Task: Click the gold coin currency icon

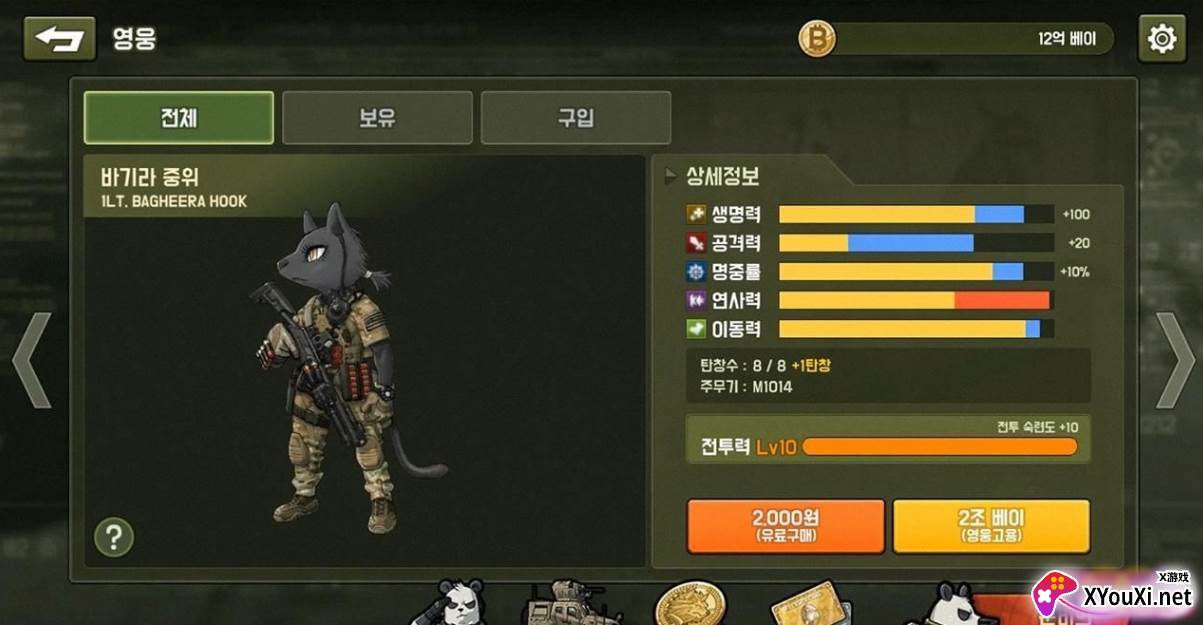Action: [817, 39]
